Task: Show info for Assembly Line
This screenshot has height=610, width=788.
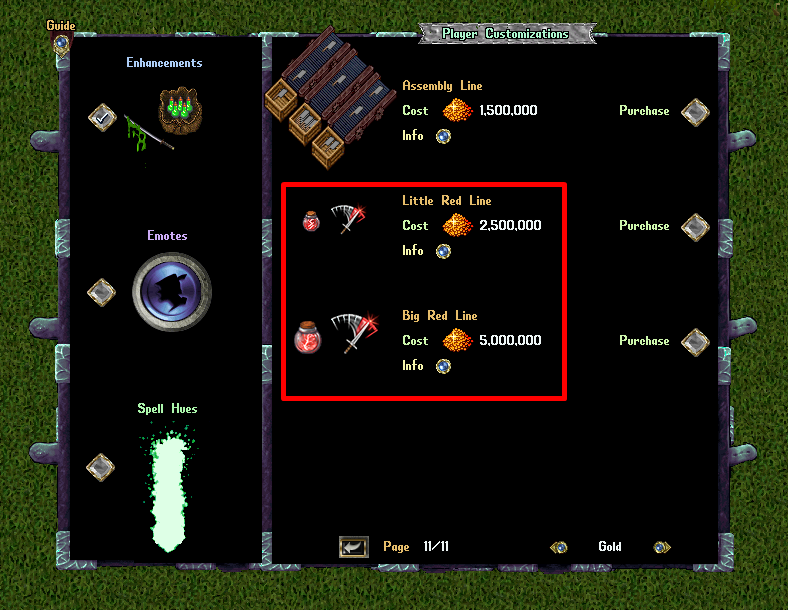Action: click(443, 136)
